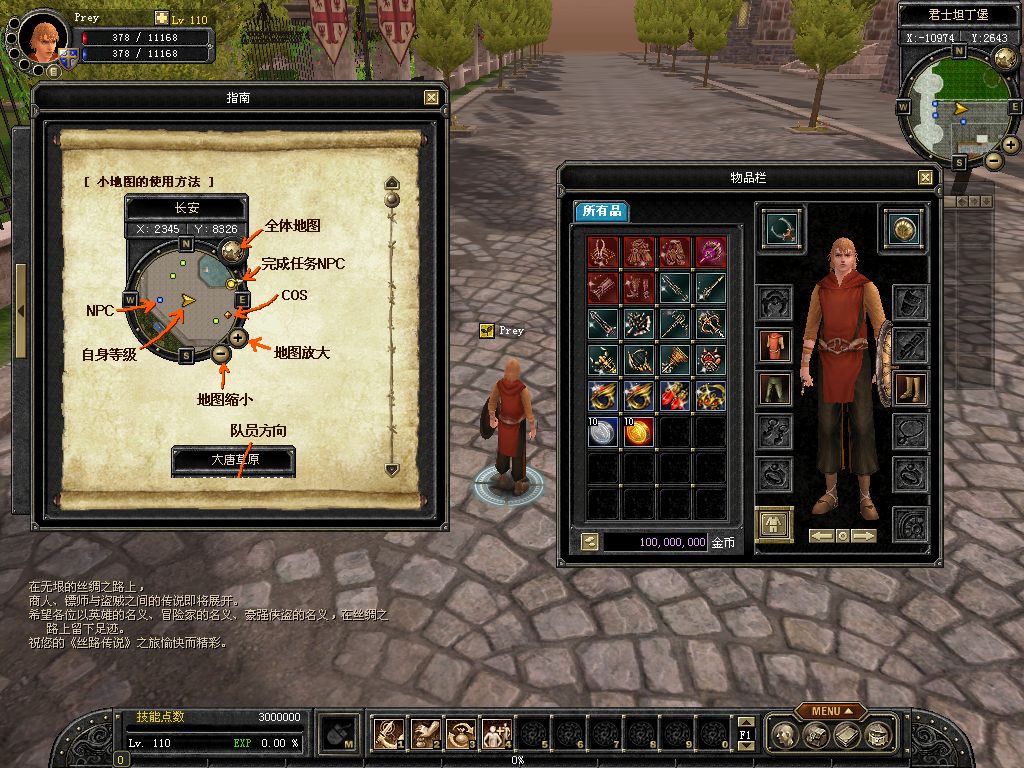Use the hotbar skill in slot 3
Image resolution: width=1024 pixels, height=768 pixels.
[x=461, y=735]
